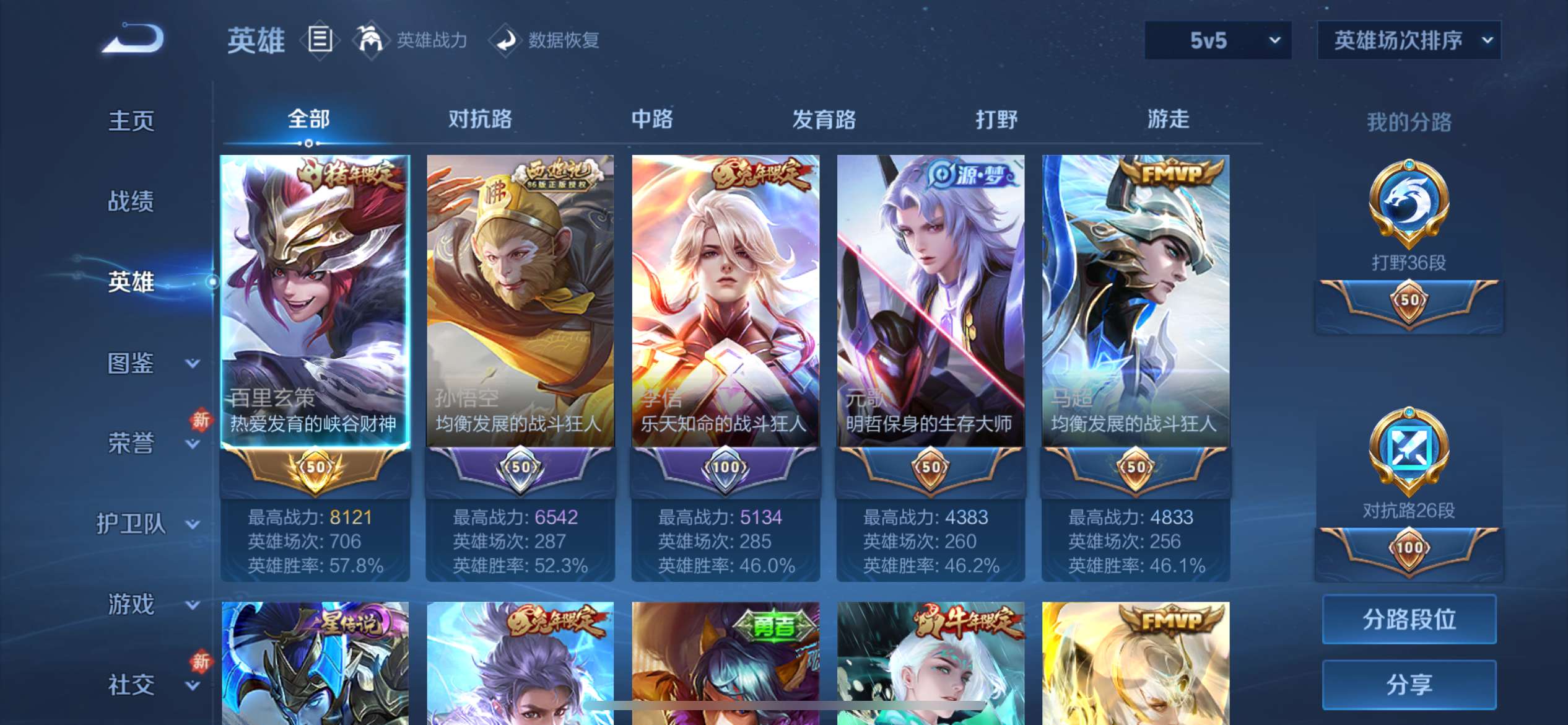Click the 100 proficiency badge under 李信
1568x725 pixels.
725,469
